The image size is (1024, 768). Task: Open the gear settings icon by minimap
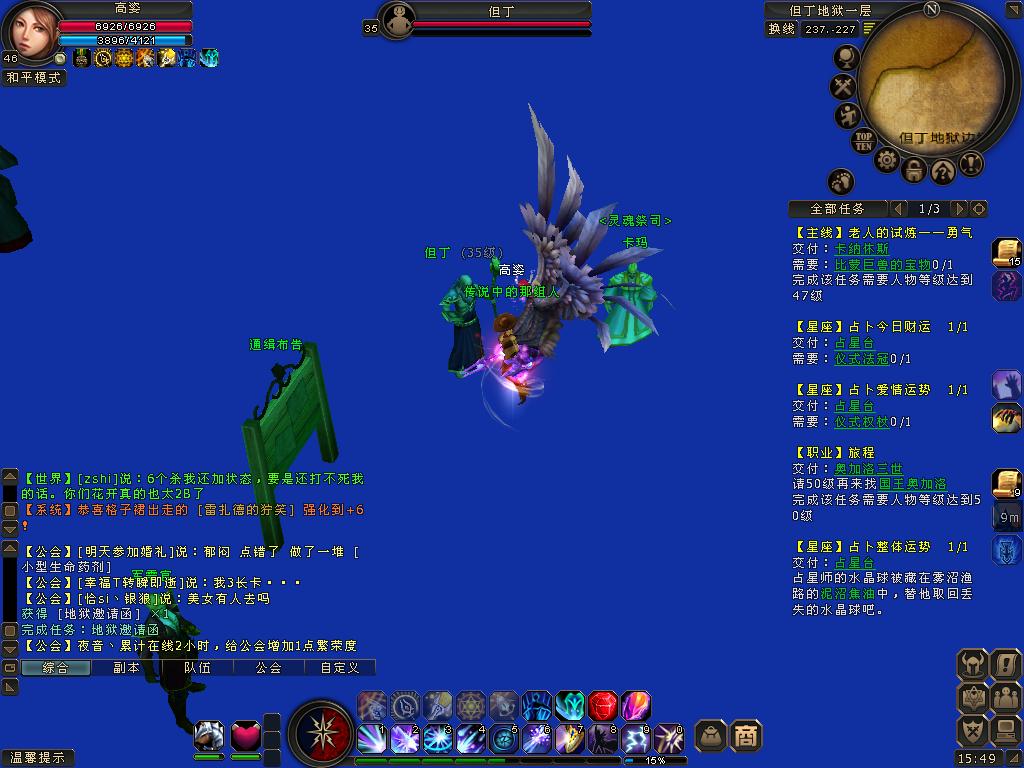[886, 161]
